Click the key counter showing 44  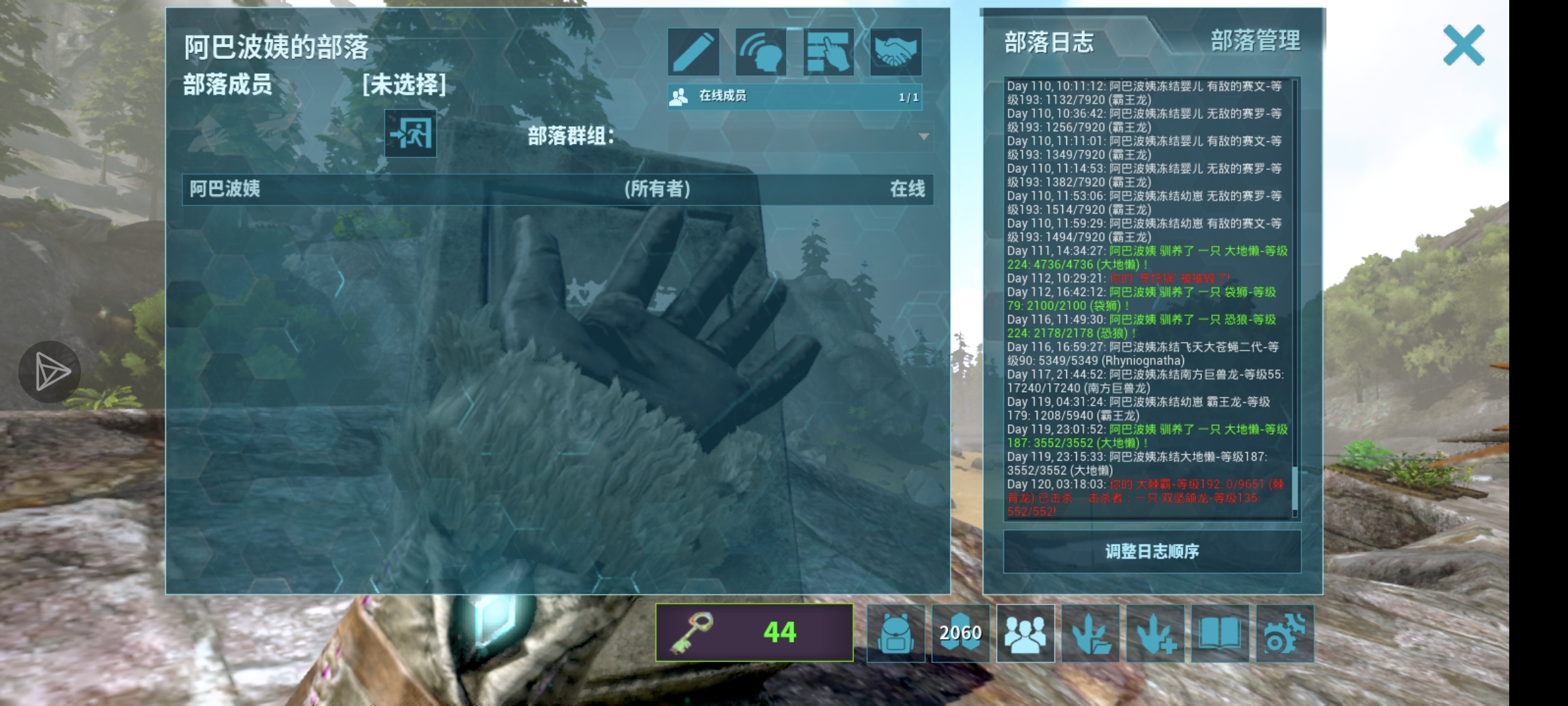pos(753,632)
